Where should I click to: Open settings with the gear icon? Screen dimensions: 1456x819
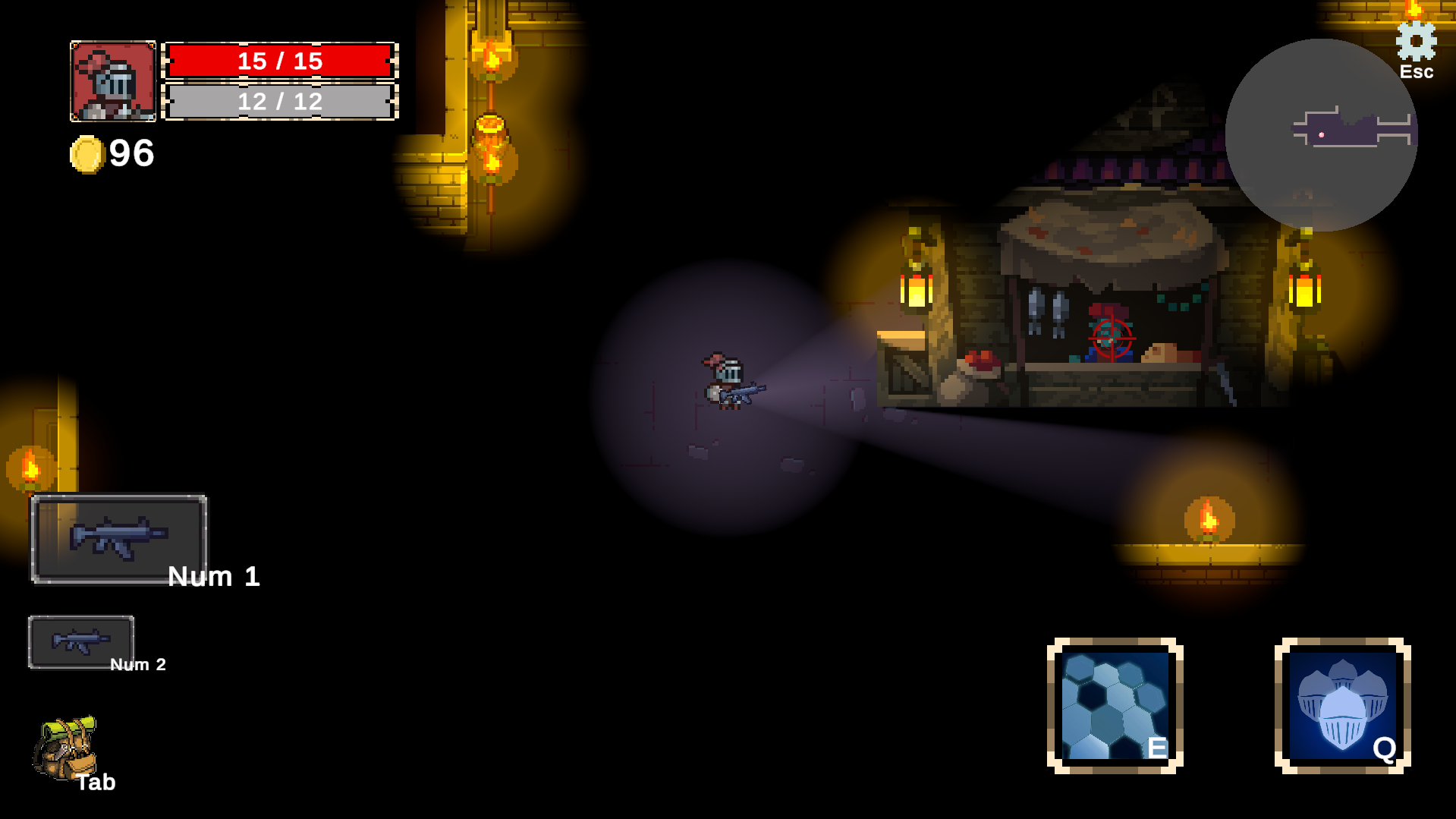pyautogui.click(x=1416, y=42)
